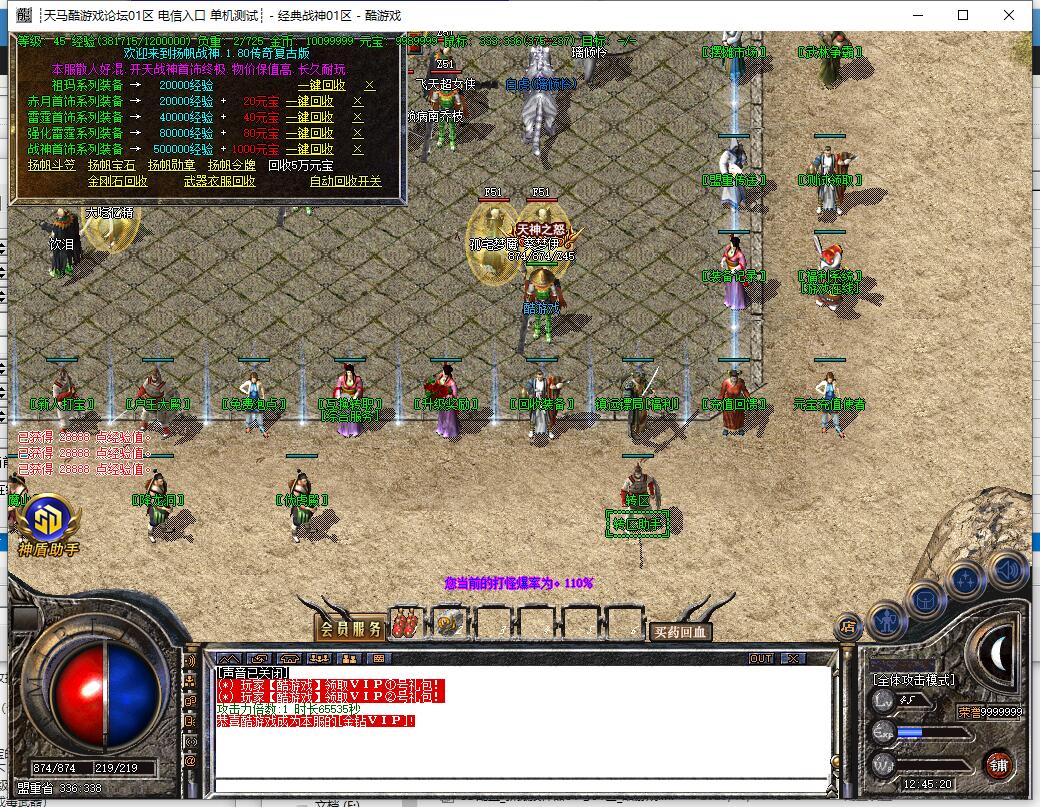Choose the 扬帆勋章 link
The width and height of the screenshot is (1040, 807).
172,165
